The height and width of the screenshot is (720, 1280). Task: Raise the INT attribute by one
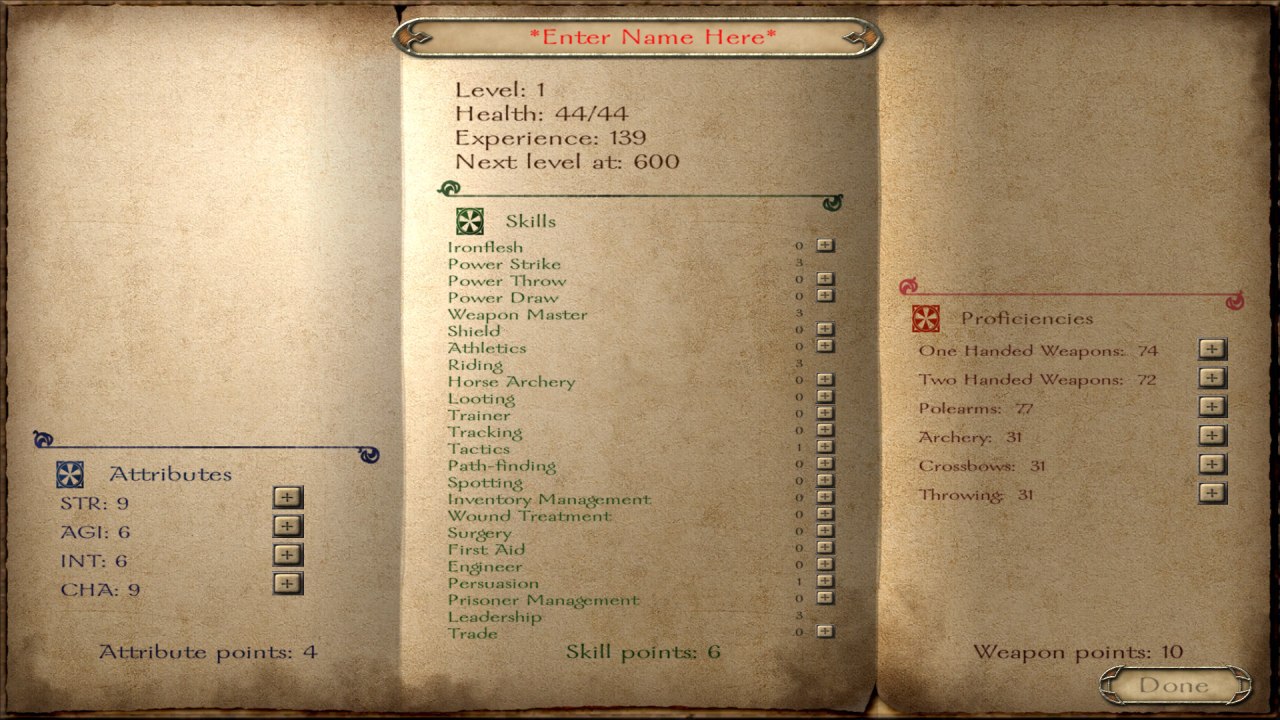pyautogui.click(x=287, y=555)
